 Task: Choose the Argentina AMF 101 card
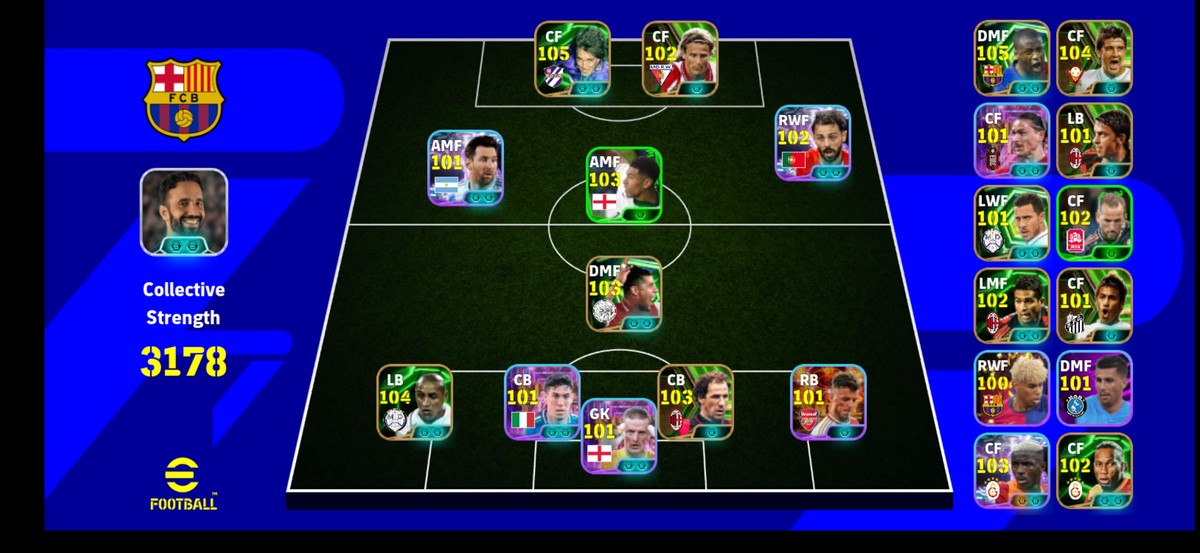tap(465, 168)
